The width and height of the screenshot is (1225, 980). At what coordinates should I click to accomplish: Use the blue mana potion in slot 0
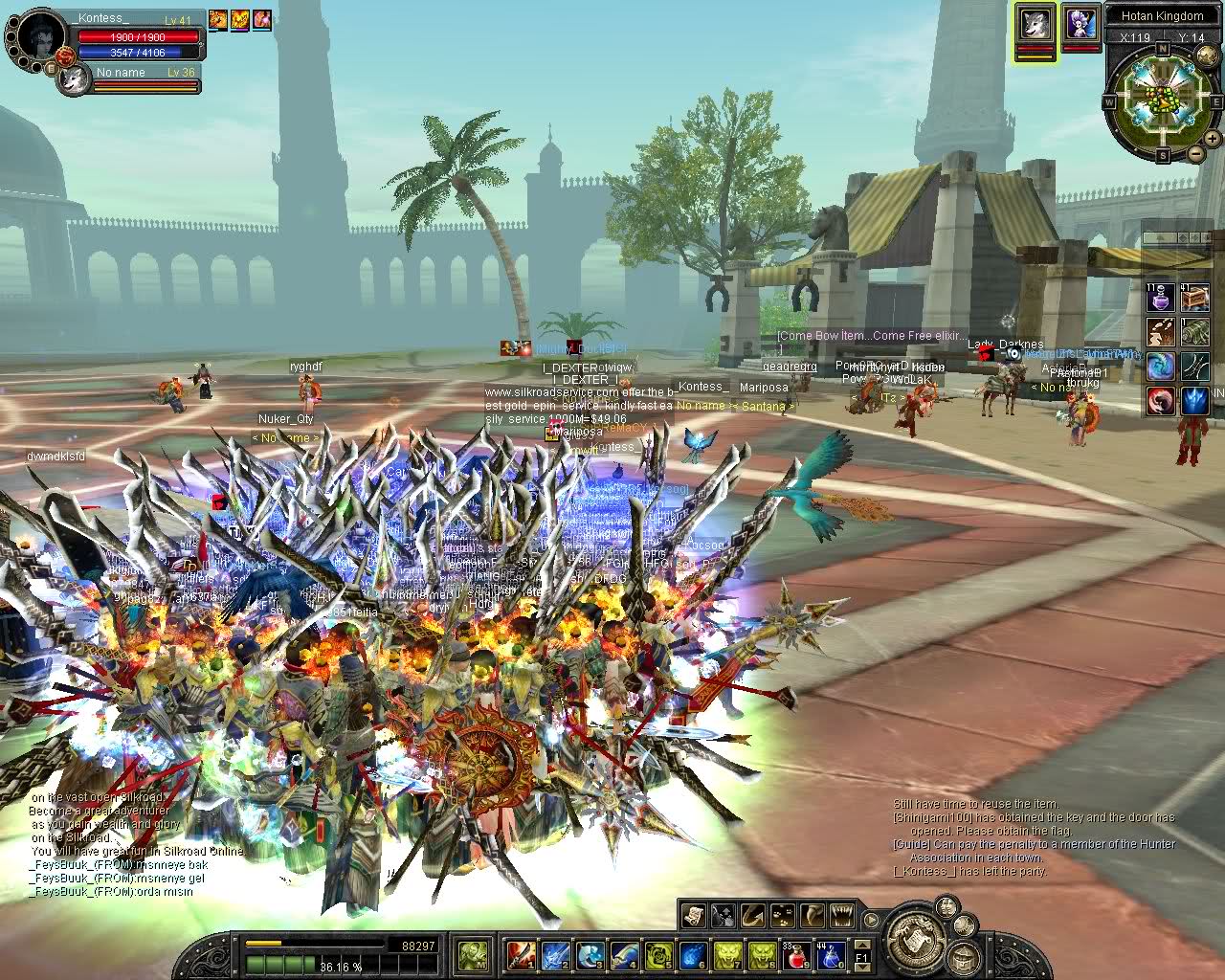click(x=831, y=954)
